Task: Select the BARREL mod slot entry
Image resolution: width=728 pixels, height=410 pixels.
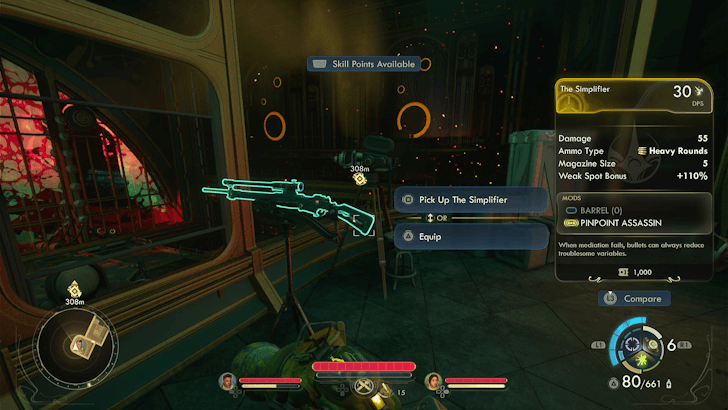Action: (x=603, y=211)
